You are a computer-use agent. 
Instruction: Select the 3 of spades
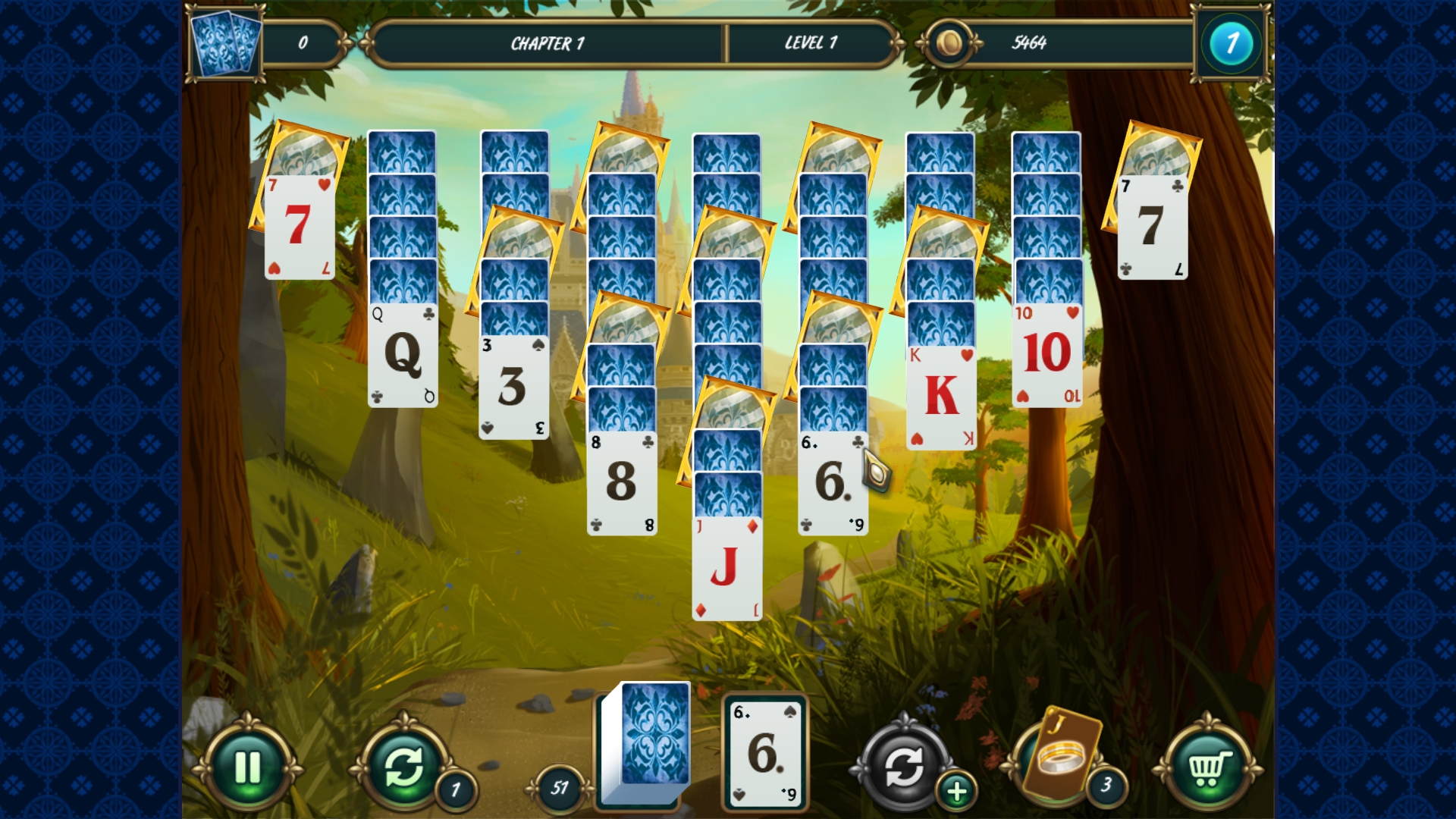click(514, 387)
